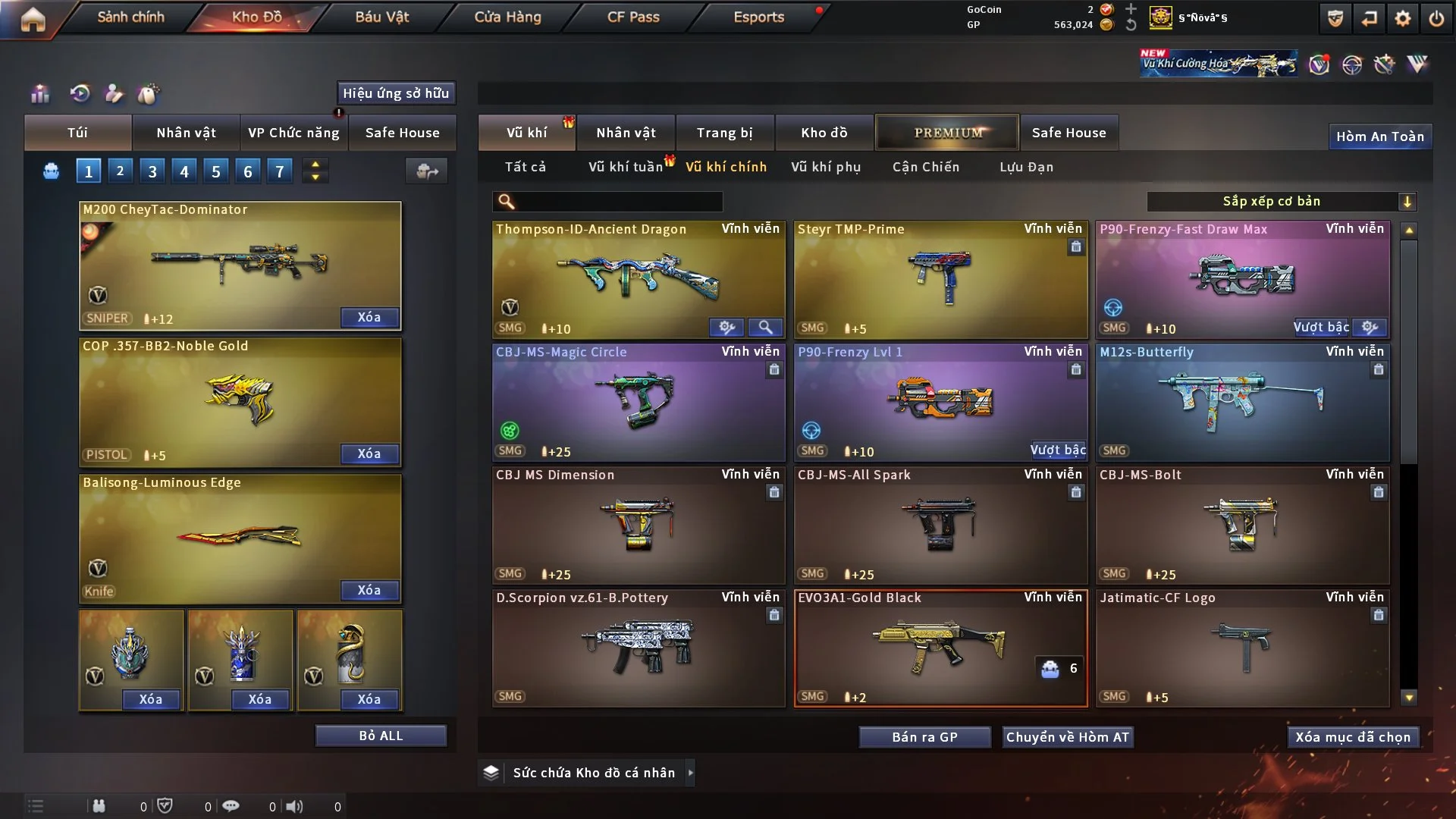This screenshot has width=1456, height=819.
Task: Remove the M200 CheyTac-Dominator with Xóa
Action: click(x=369, y=317)
